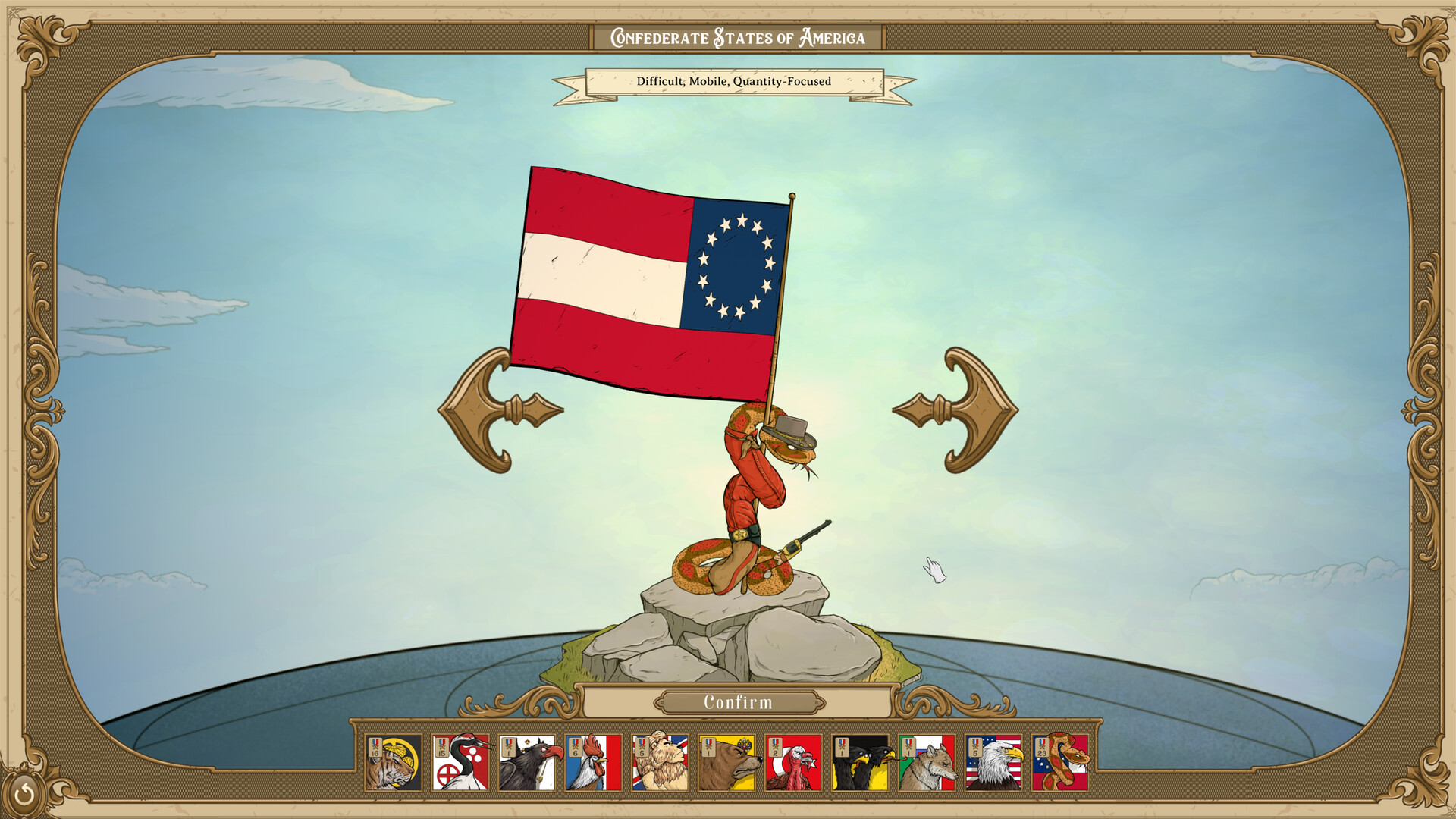This screenshot has height=819, width=1456.
Task: Click the Difficult, Mobile, Quantity-Focused ribbon
Action: pyautogui.click(x=733, y=81)
